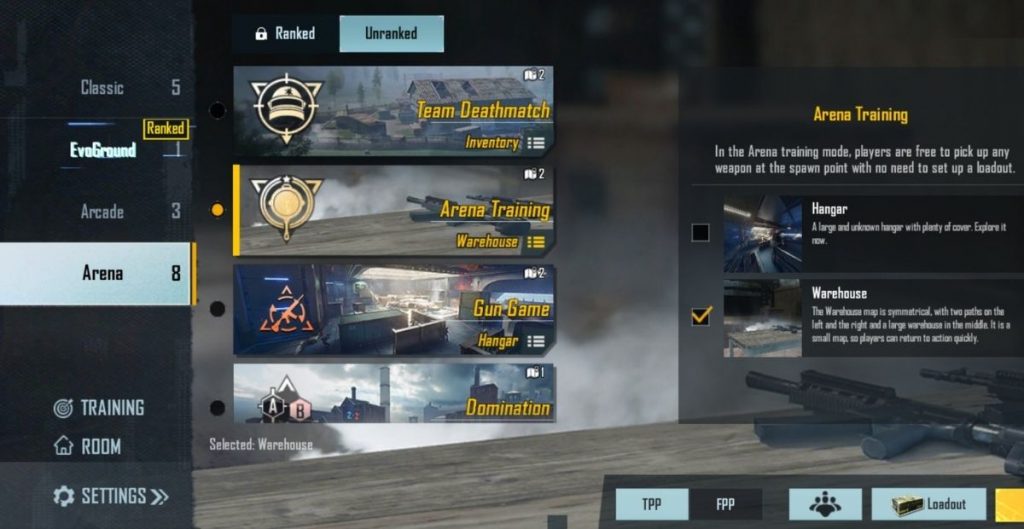This screenshot has height=529, width=1024.
Task: Select the Arcade mode category
Action: pyautogui.click(x=102, y=212)
